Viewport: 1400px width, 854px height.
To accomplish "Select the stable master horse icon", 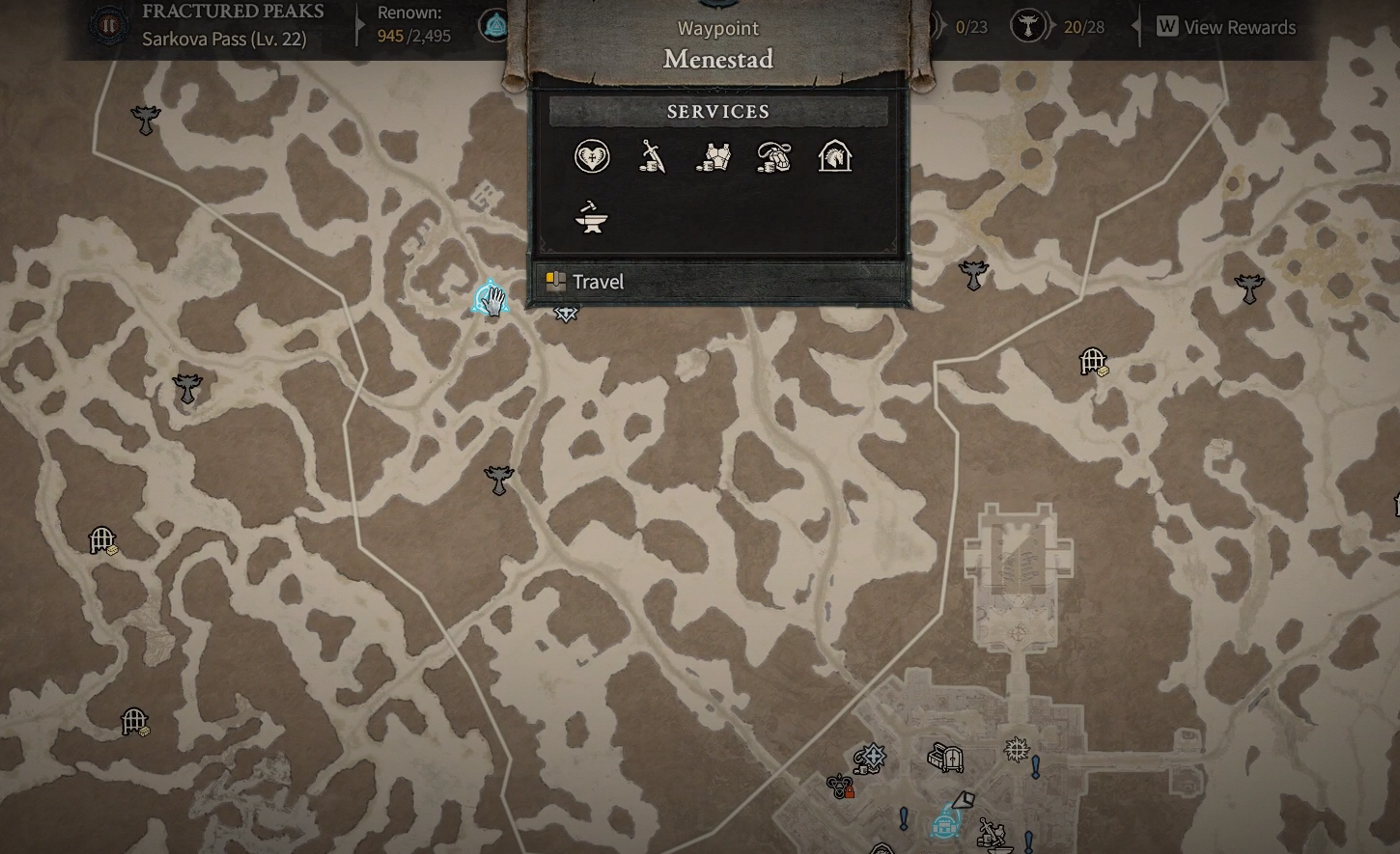I will tap(835, 156).
